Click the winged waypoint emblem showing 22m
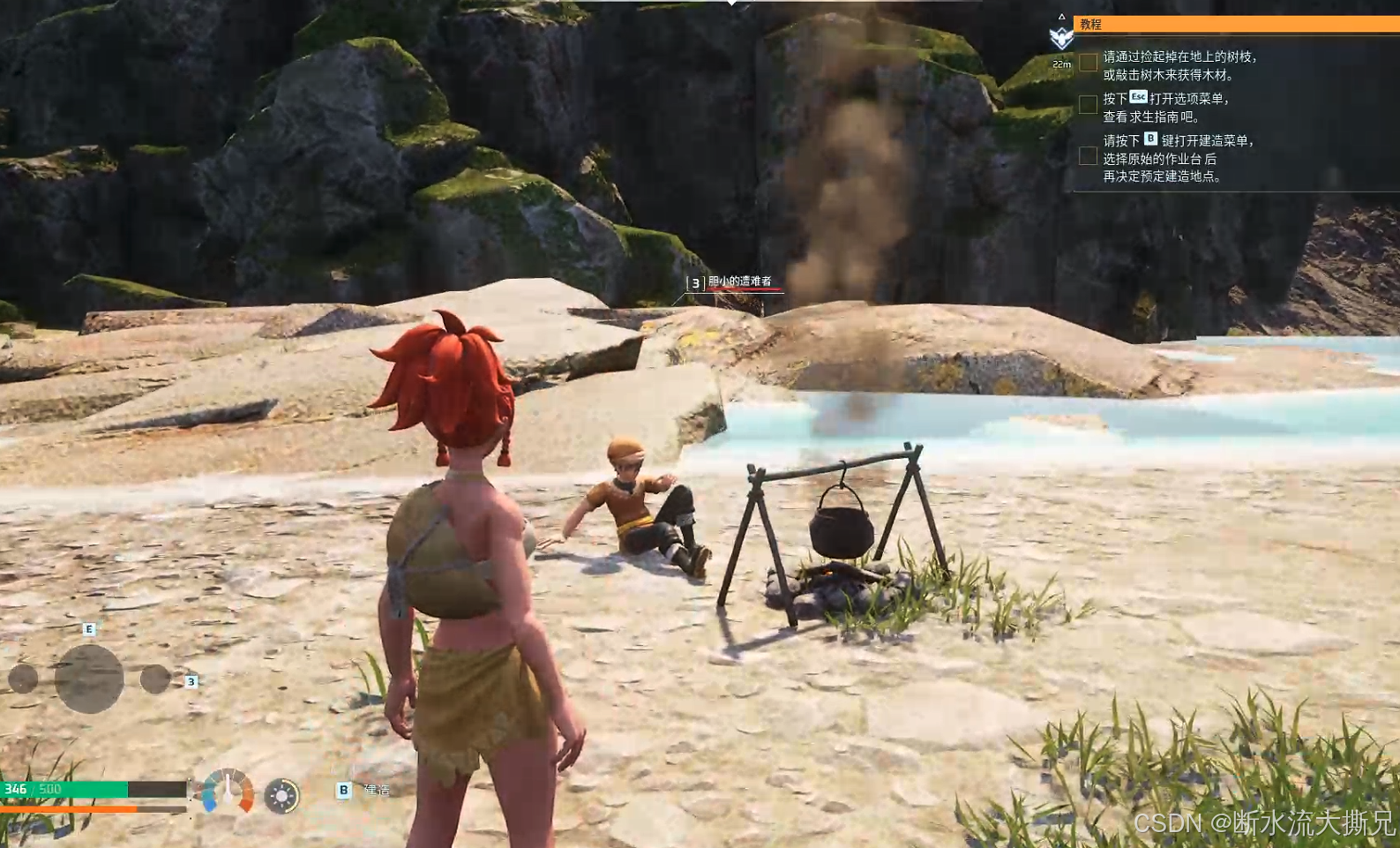Image resolution: width=1400 pixels, height=848 pixels. point(1061,38)
